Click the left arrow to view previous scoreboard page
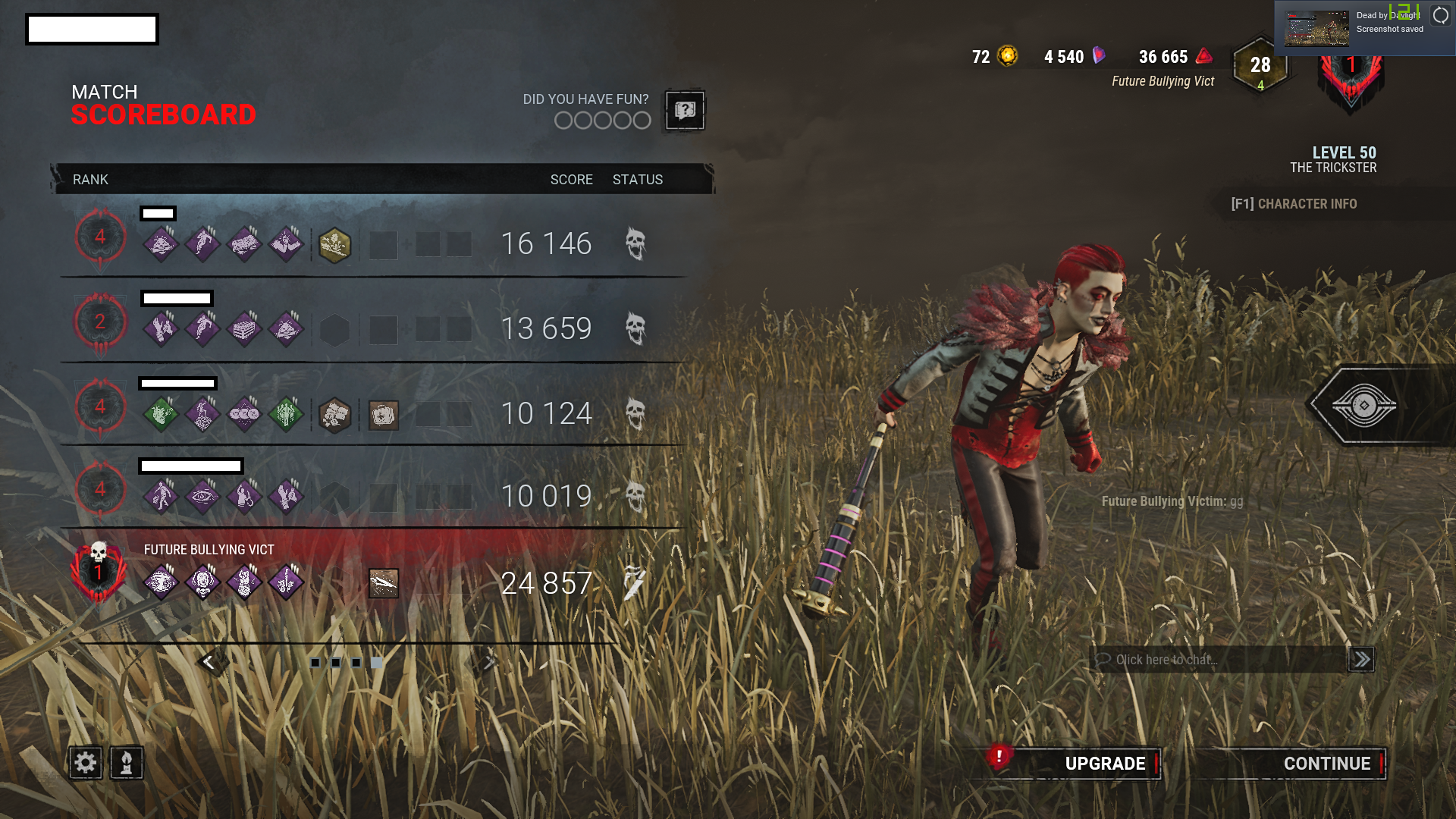1456x819 pixels. click(x=211, y=661)
